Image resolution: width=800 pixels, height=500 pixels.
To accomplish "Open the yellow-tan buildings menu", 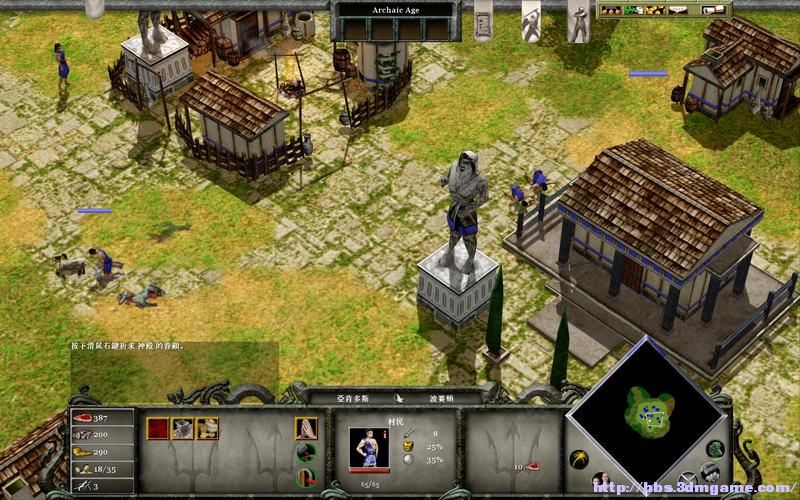I will [207, 429].
